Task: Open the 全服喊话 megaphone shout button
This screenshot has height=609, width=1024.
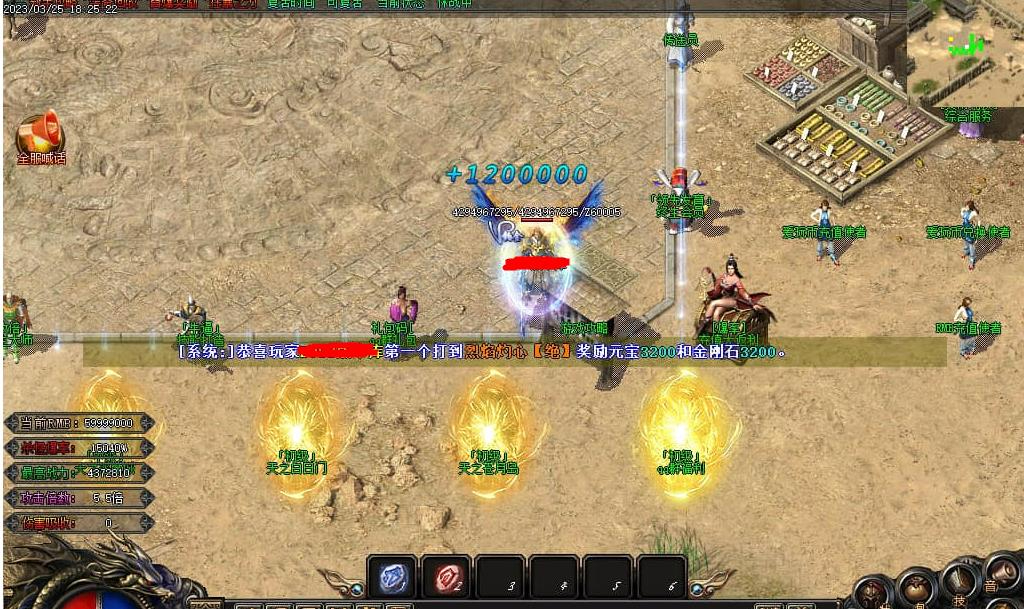Action: point(40,136)
